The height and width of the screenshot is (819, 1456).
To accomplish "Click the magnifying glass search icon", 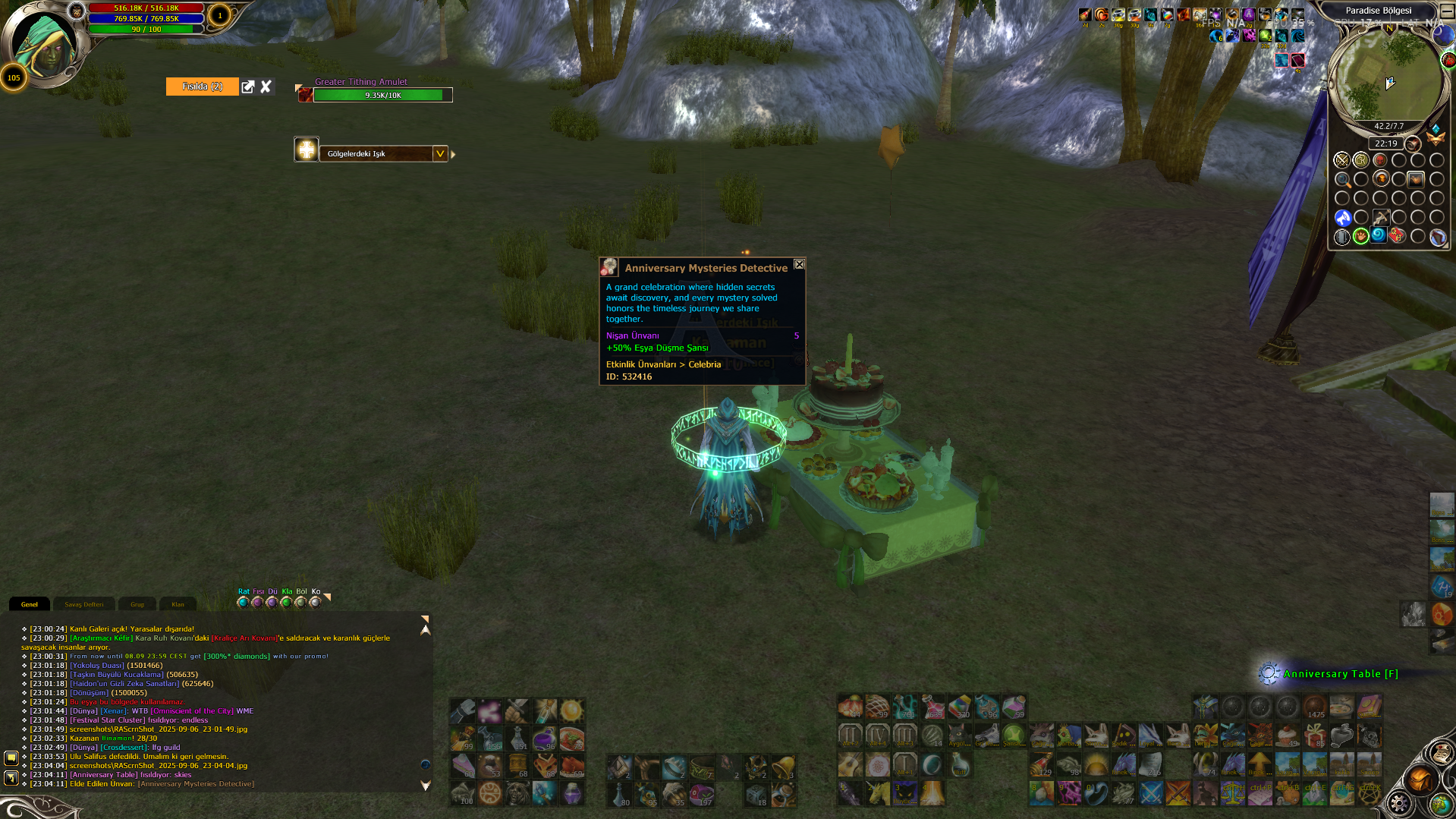I will pyautogui.click(x=1342, y=180).
